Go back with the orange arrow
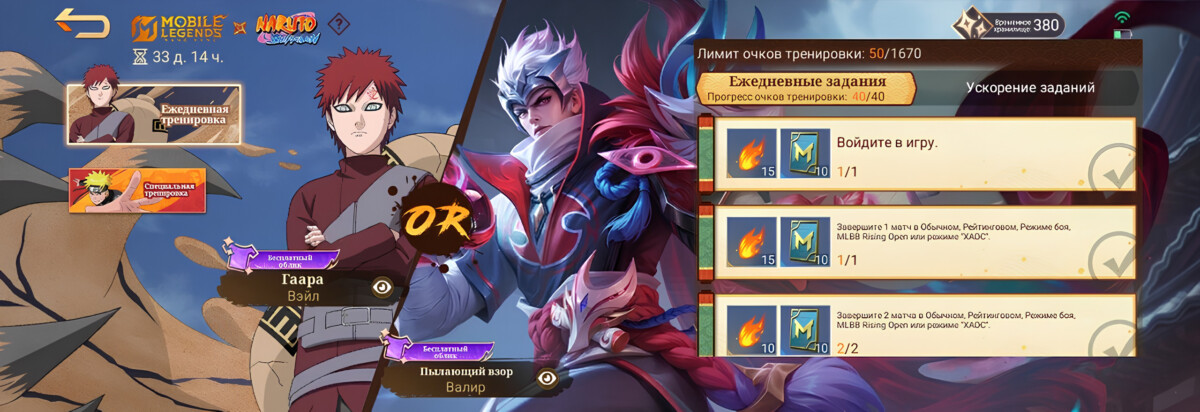This screenshot has height=412, width=1200. point(82,22)
